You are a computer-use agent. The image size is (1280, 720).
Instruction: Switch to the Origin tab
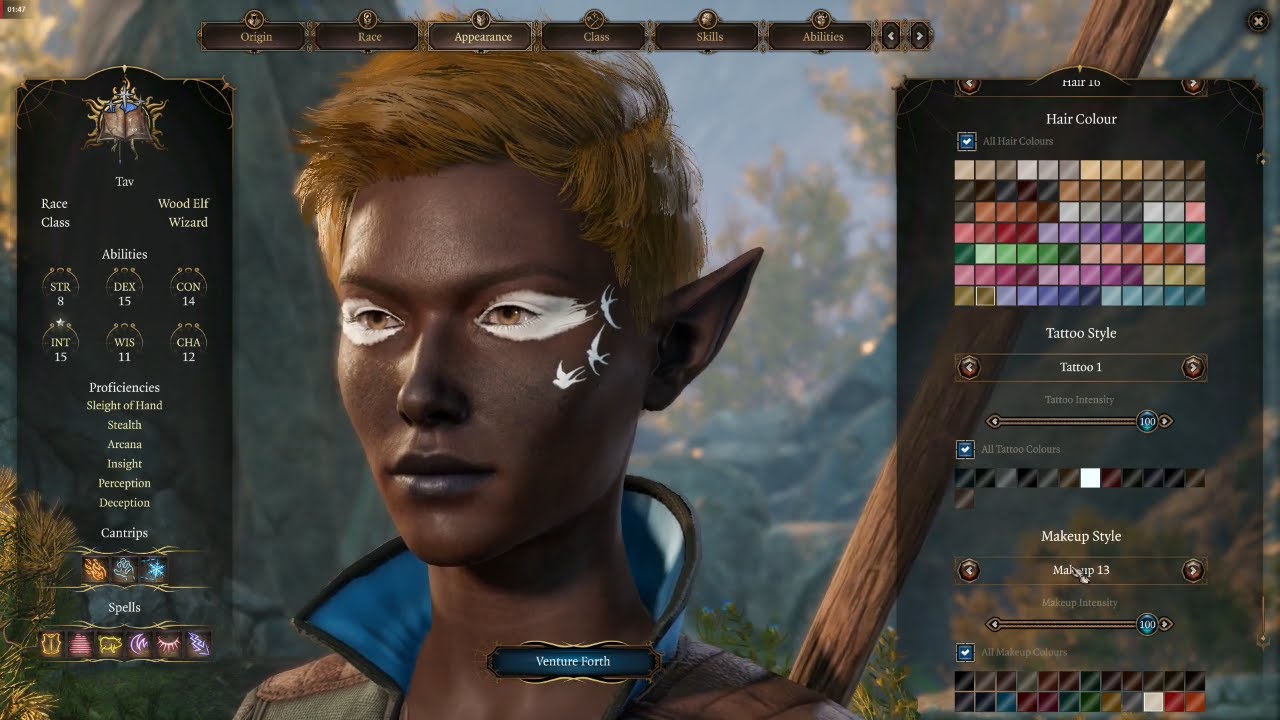pyautogui.click(x=256, y=36)
